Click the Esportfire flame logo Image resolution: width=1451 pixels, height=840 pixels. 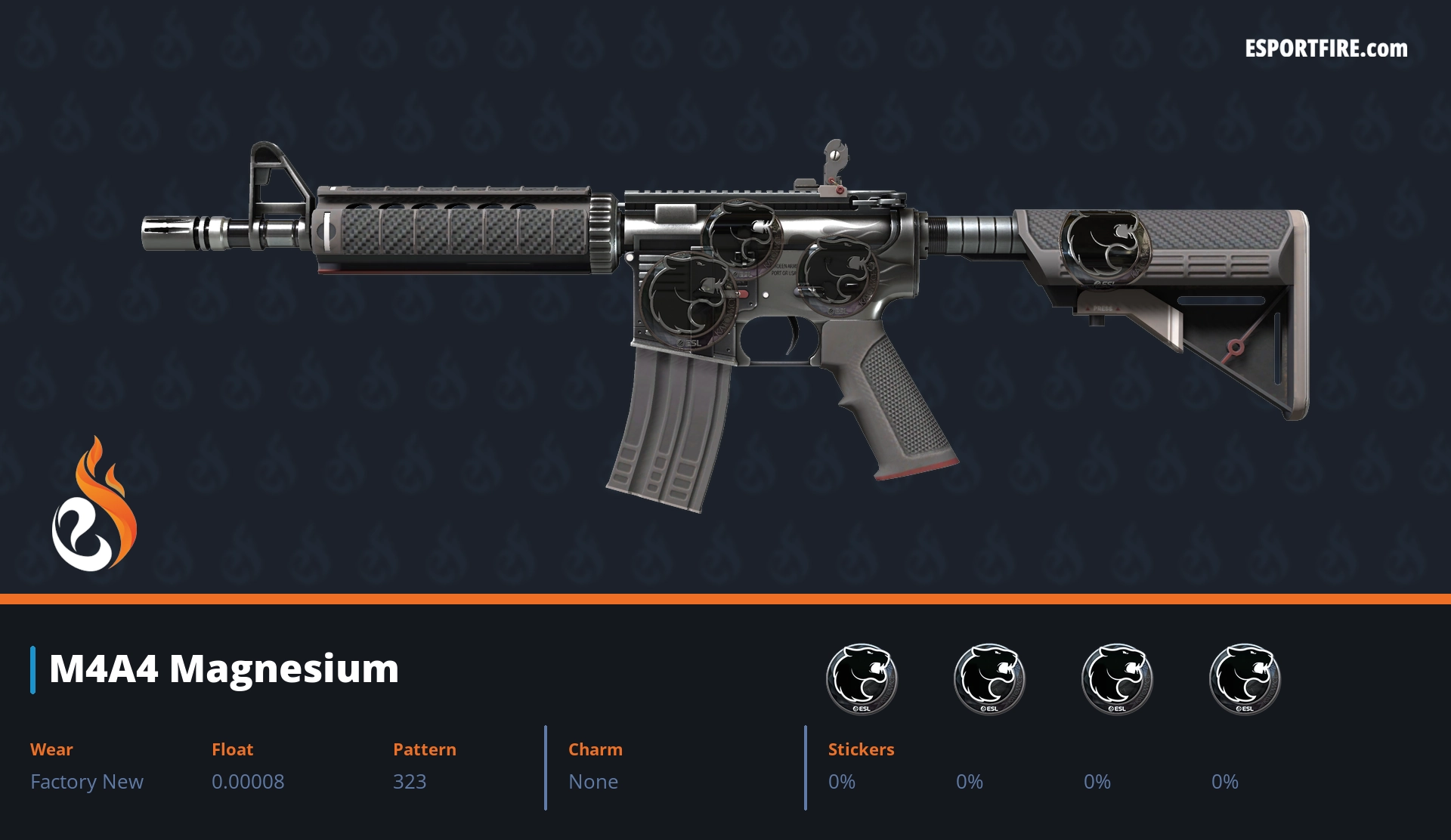[94, 505]
